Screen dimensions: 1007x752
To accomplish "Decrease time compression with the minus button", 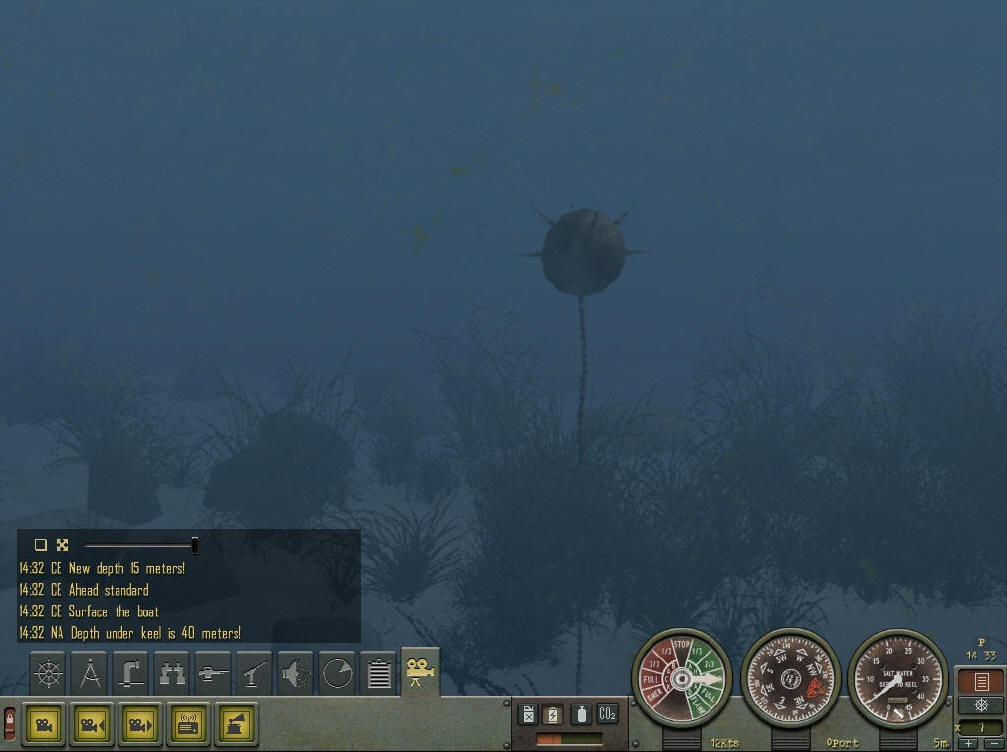I will (990, 744).
